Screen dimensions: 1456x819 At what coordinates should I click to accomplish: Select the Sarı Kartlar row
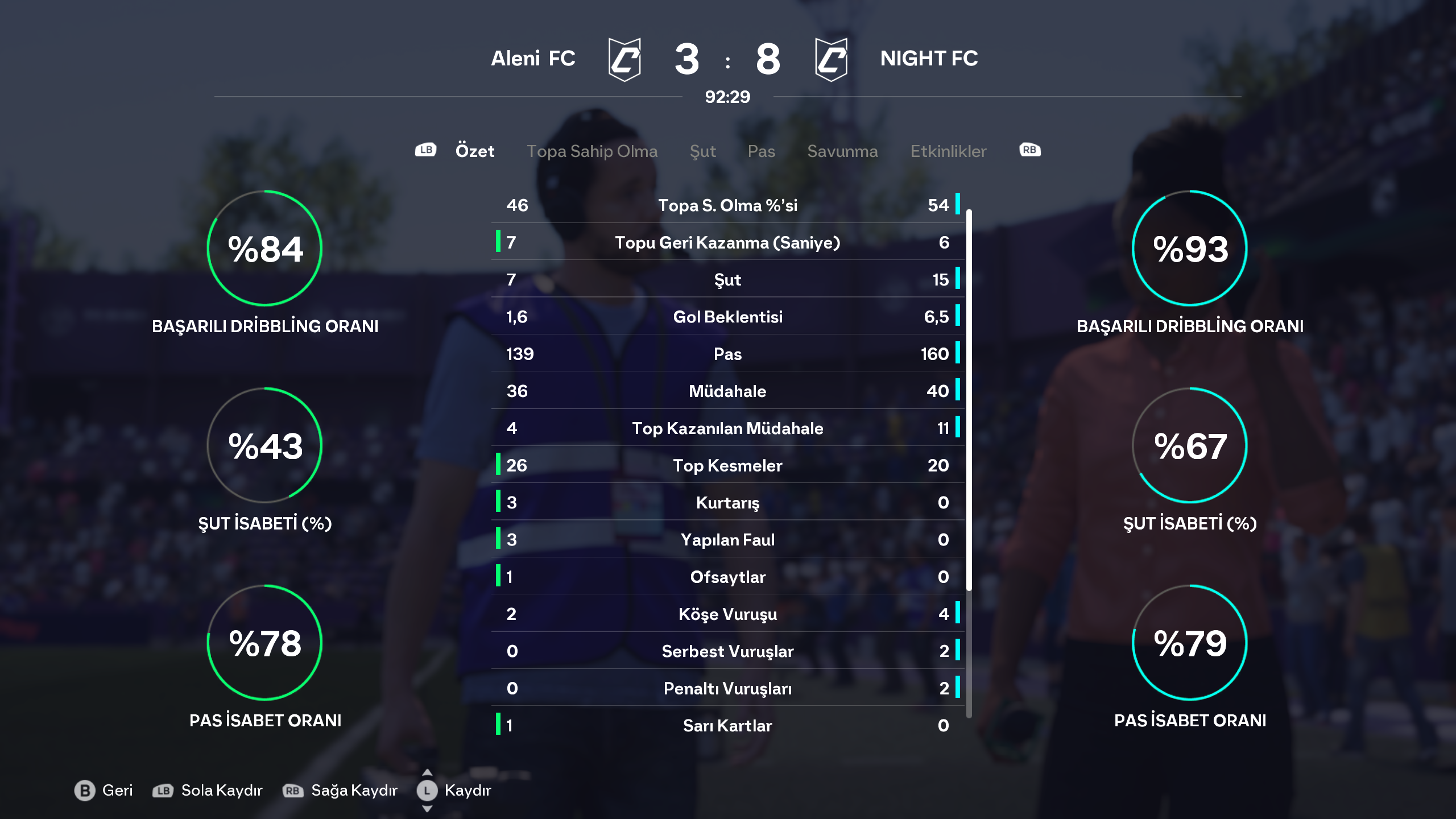[x=727, y=726]
